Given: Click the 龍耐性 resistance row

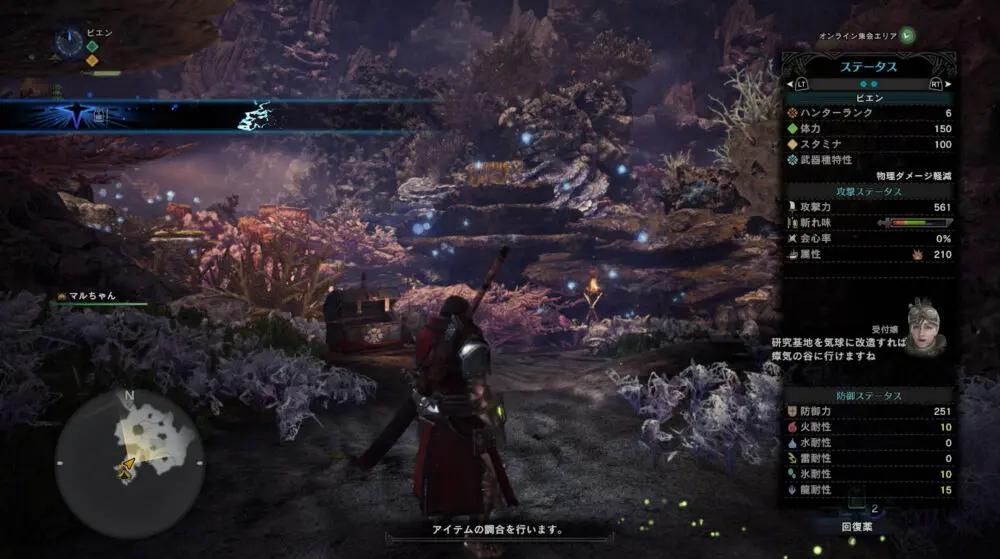Looking at the screenshot, I should tap(868, 490).
